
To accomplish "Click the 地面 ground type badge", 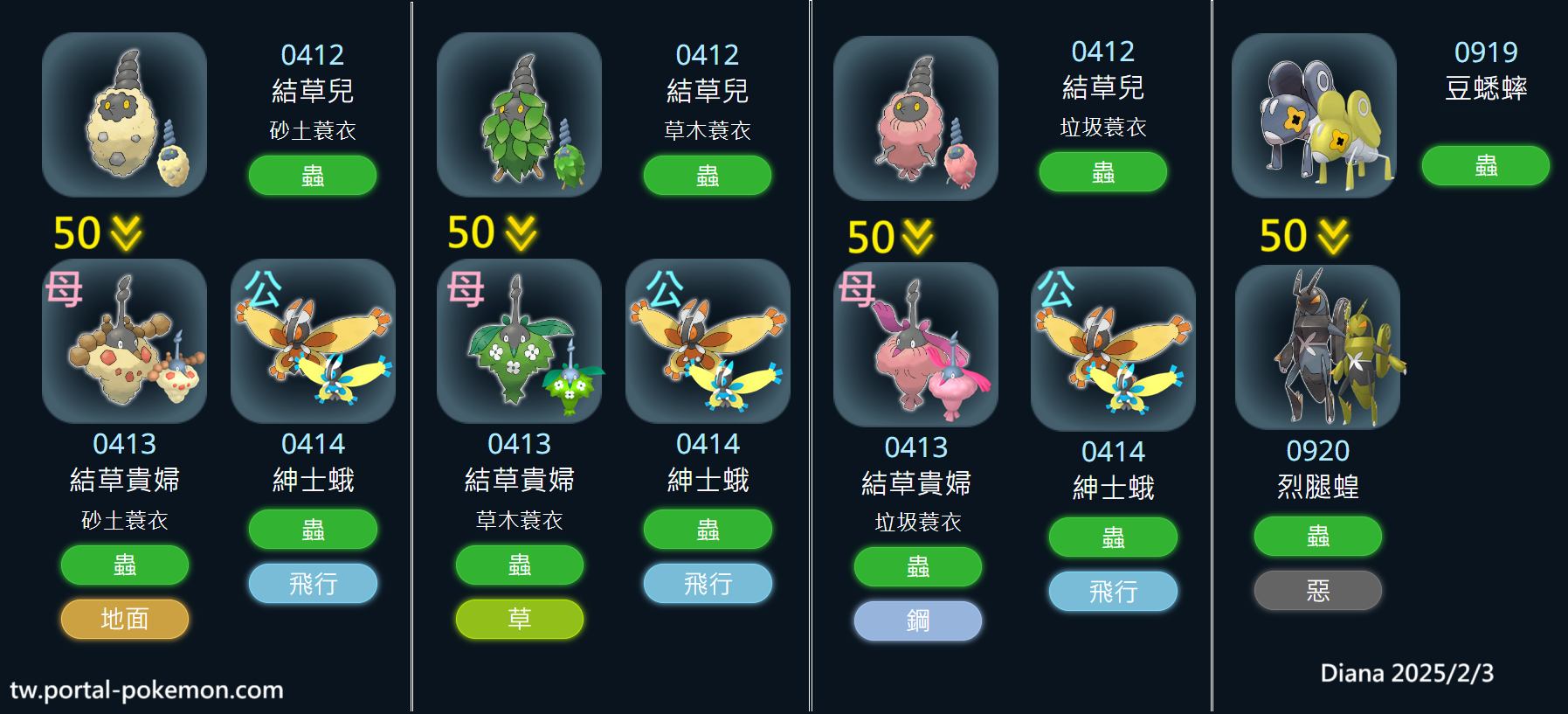I will pos(124,619).
